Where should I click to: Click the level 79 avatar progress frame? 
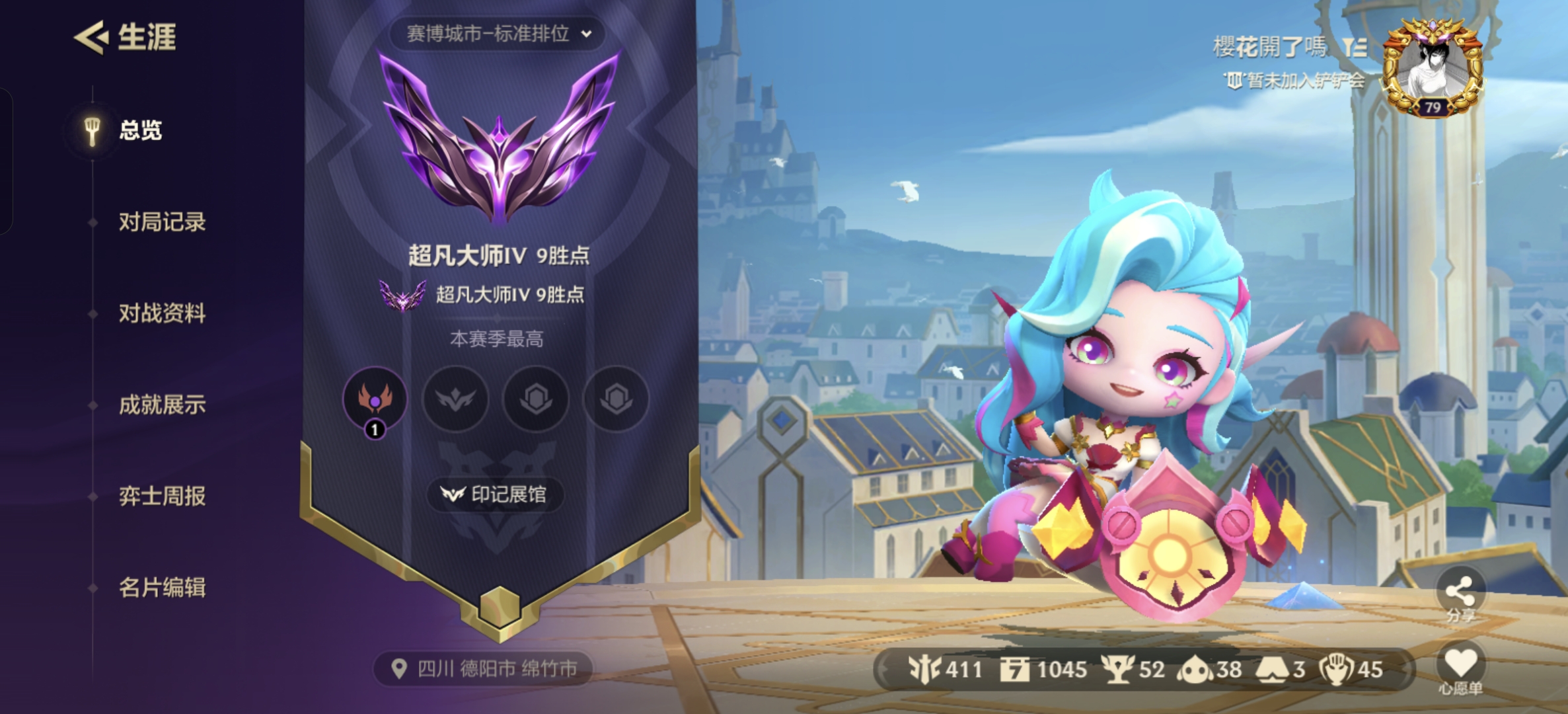click(x=1437, y=66)
